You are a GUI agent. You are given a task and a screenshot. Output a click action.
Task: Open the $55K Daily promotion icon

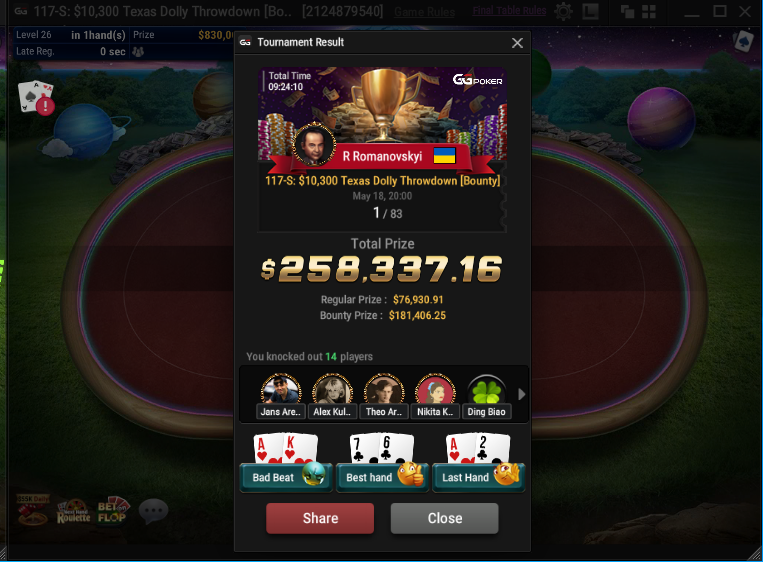tap(31, 511)
